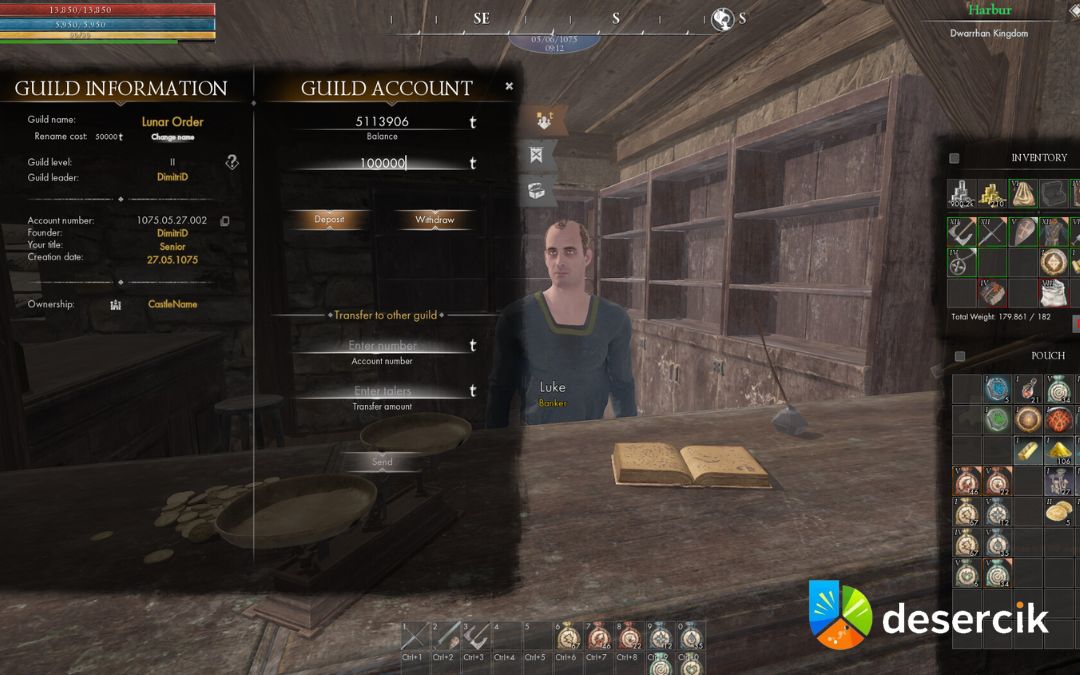Change the guild name
Screen dimensions: 1080x675
pos(172,137)
